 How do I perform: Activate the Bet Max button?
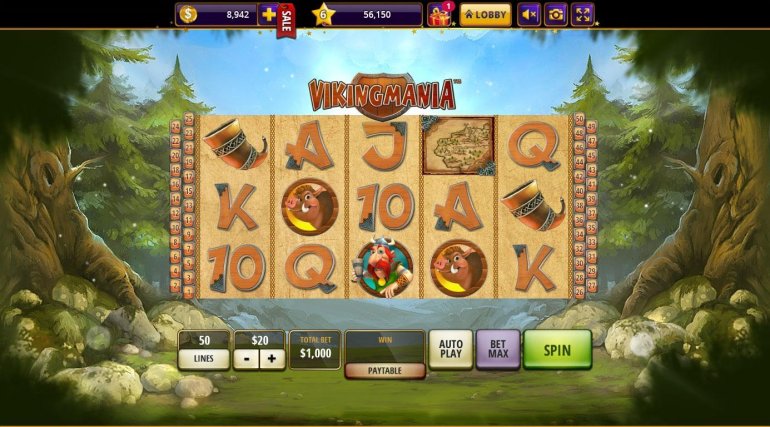(498, 350)
